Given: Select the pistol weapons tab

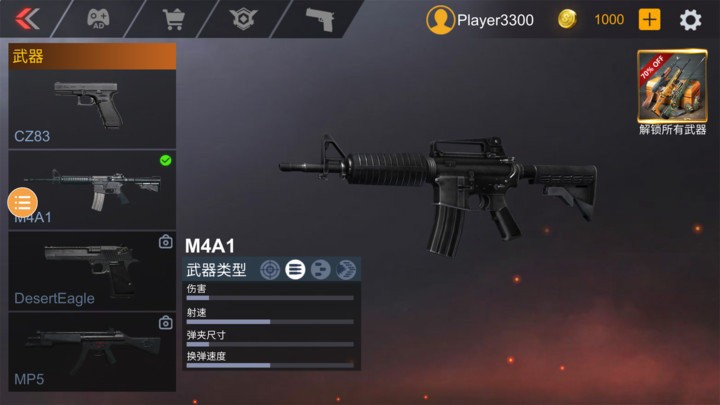Looking at the screenshot, I should 320,19.
